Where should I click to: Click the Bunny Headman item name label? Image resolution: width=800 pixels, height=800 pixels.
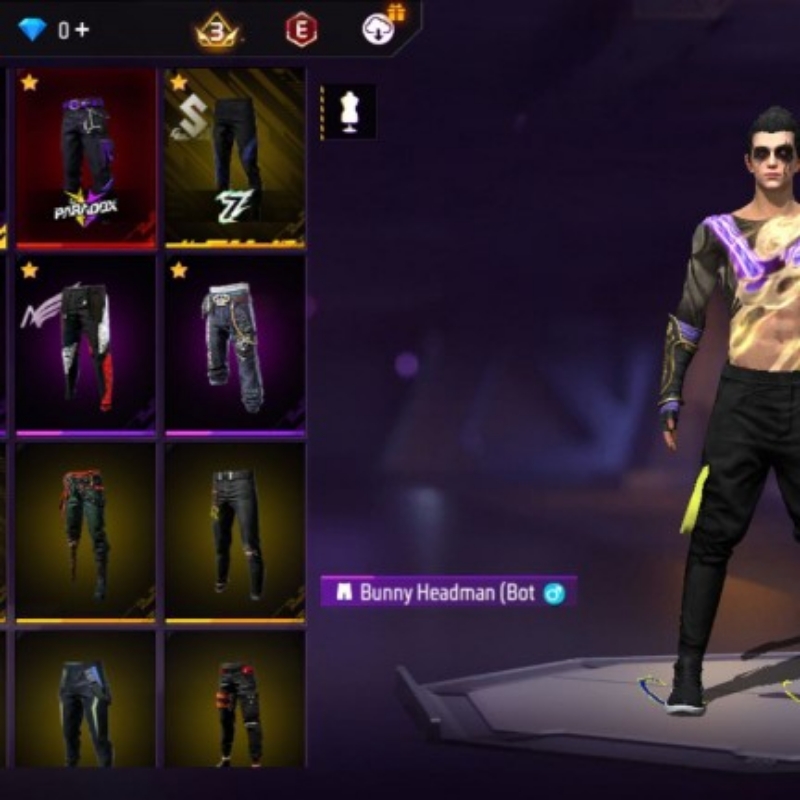448,592
